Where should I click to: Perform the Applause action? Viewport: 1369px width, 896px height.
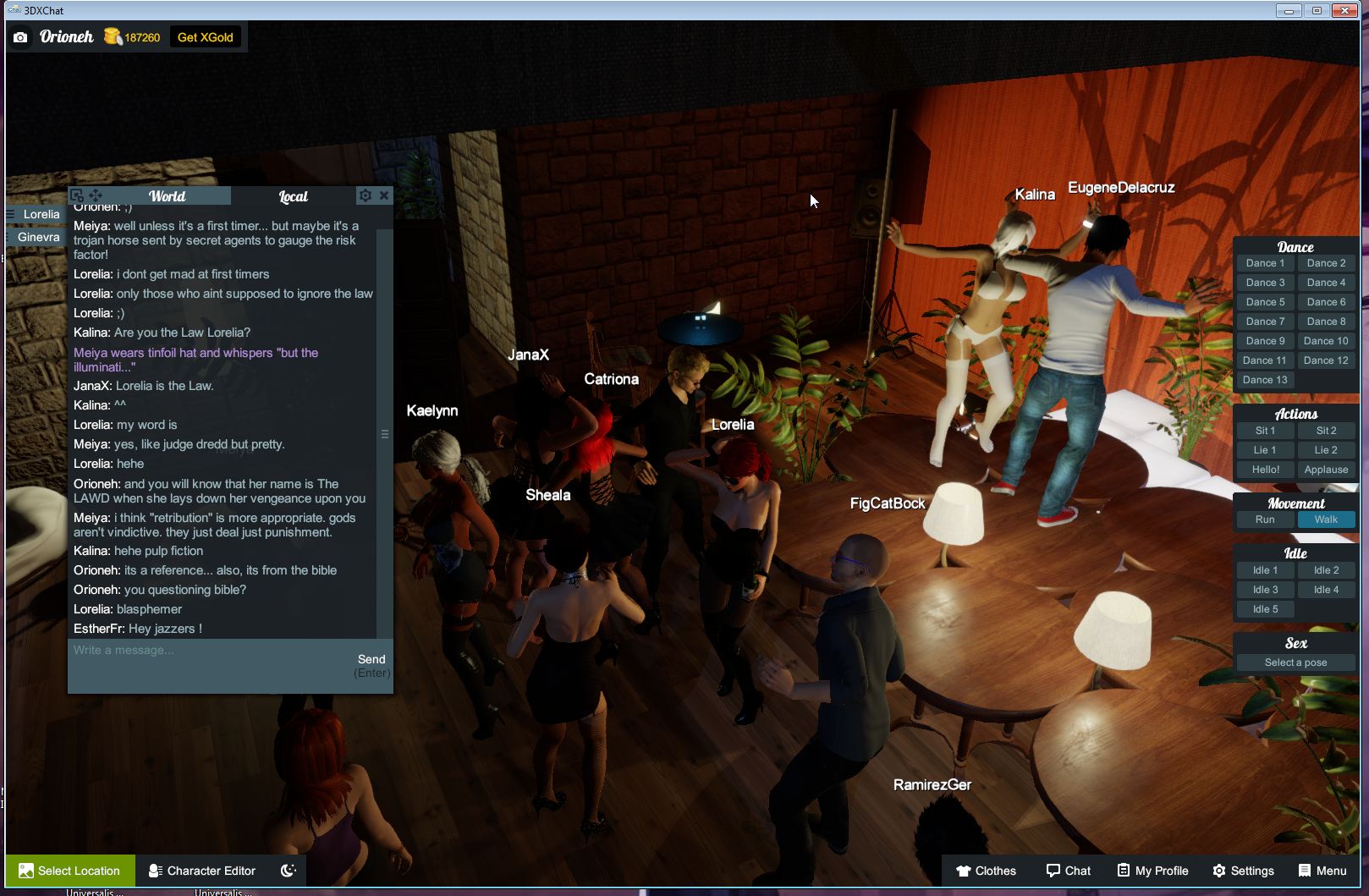(x=1326, y=470)
